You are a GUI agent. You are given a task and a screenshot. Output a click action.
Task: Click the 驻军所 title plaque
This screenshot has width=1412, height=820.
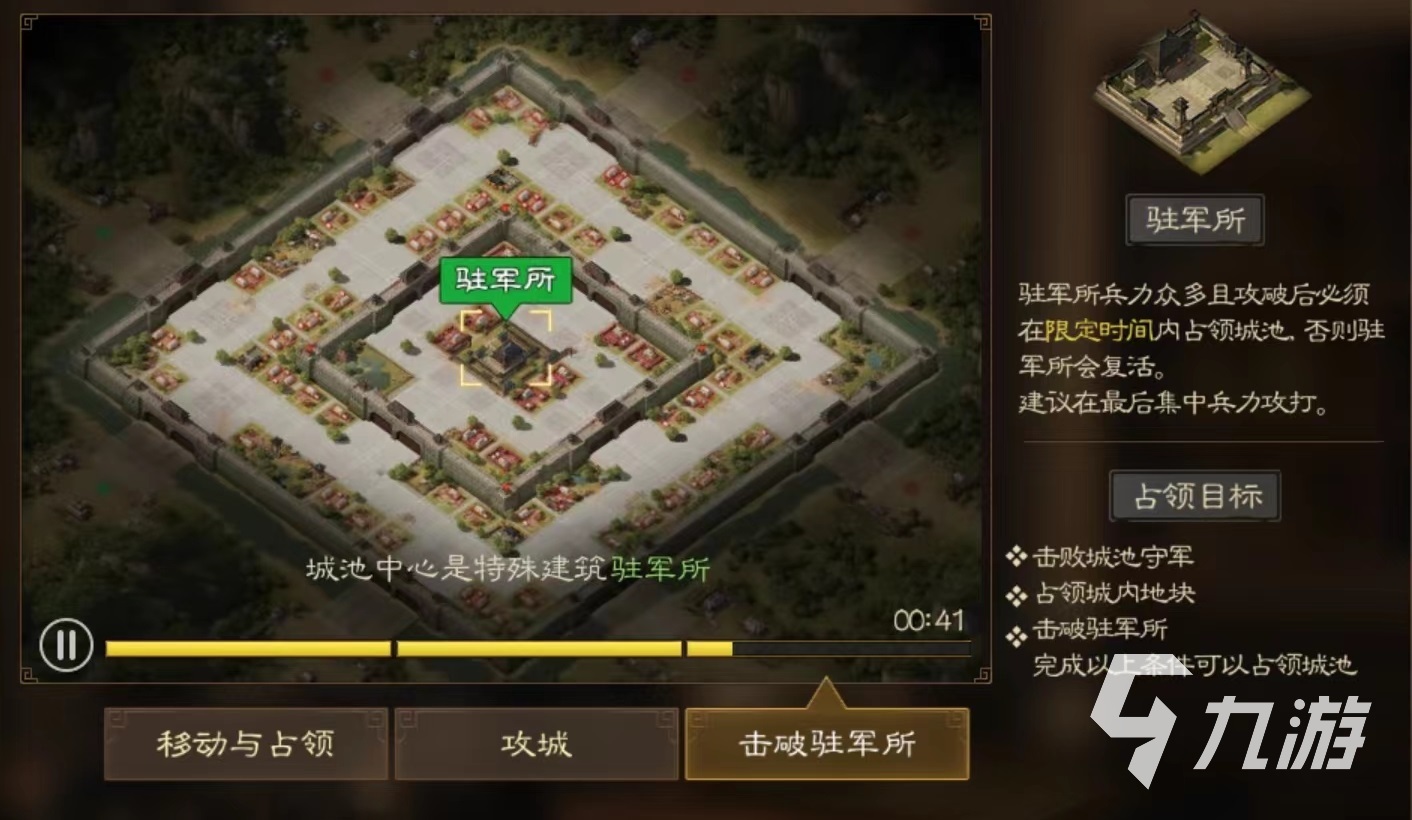tap(1195, 219)
